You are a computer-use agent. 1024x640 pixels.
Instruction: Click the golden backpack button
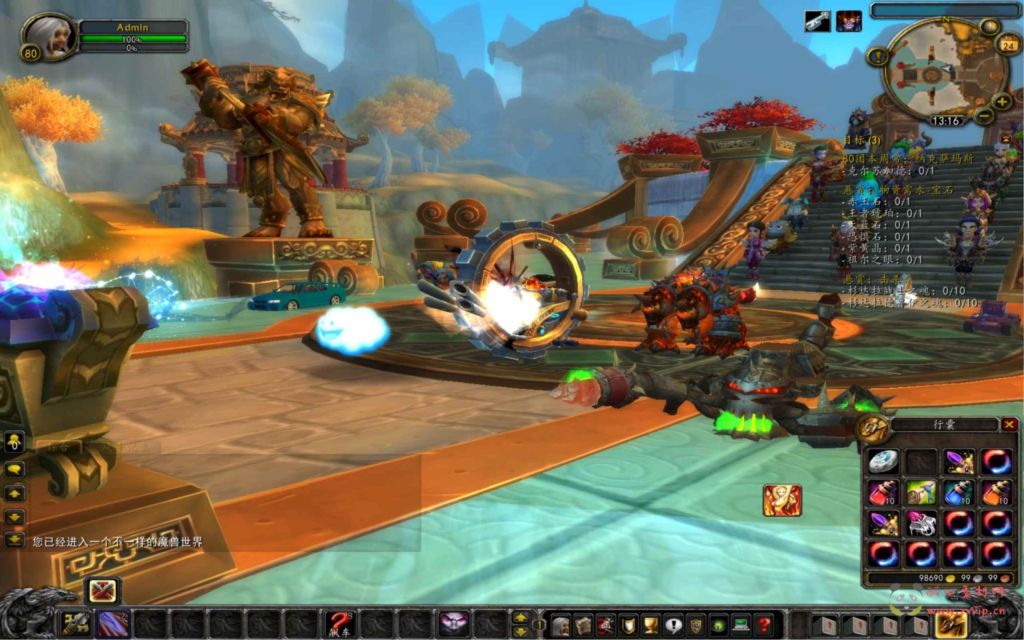[949, 624]
